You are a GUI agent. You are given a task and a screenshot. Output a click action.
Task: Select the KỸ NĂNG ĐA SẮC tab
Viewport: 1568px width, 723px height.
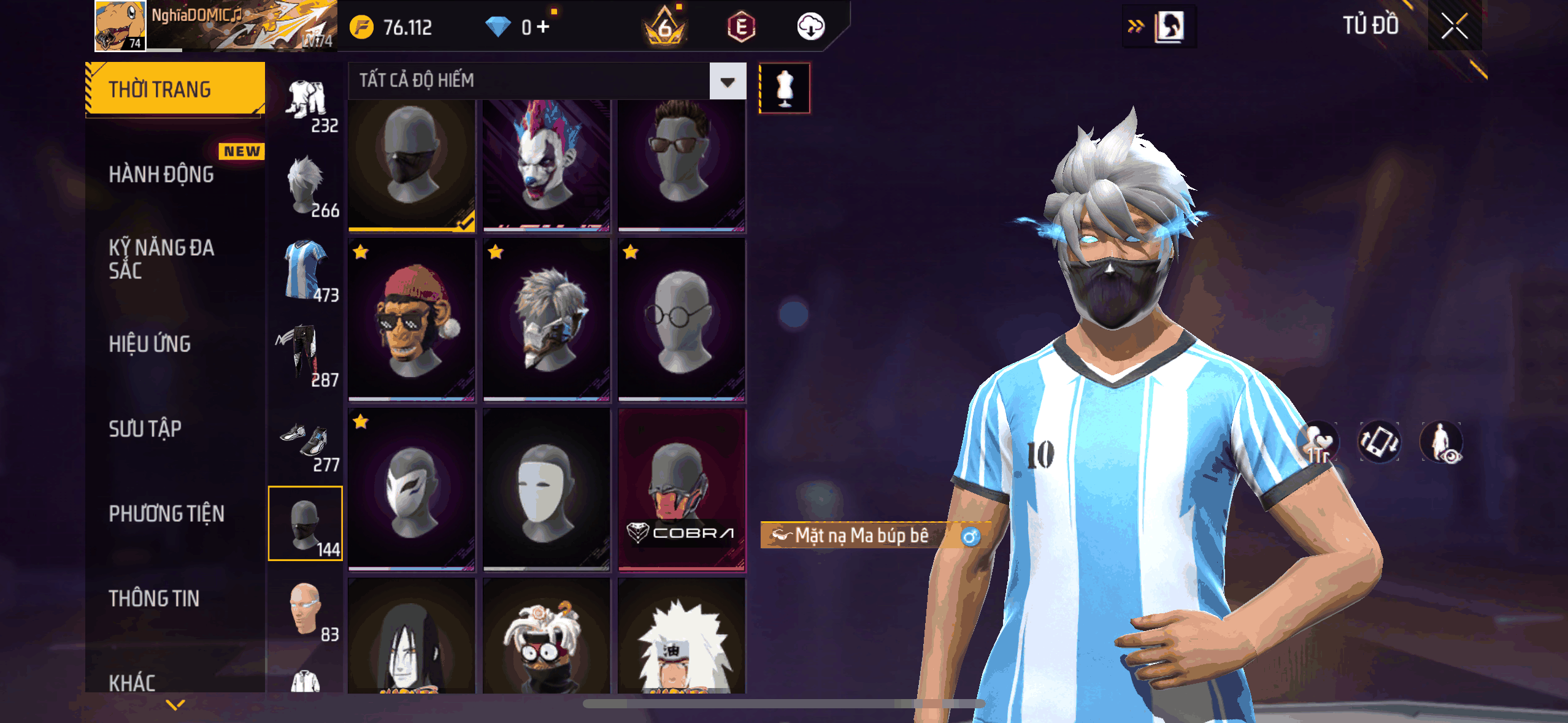(162, 259)
